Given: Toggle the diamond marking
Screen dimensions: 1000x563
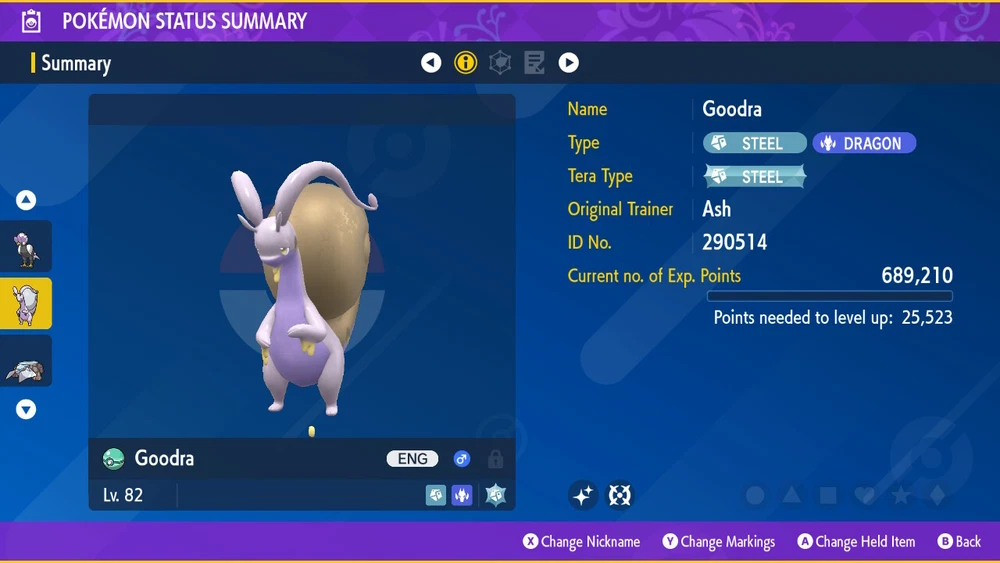Looking at the screenshot, I should point(936,495).
